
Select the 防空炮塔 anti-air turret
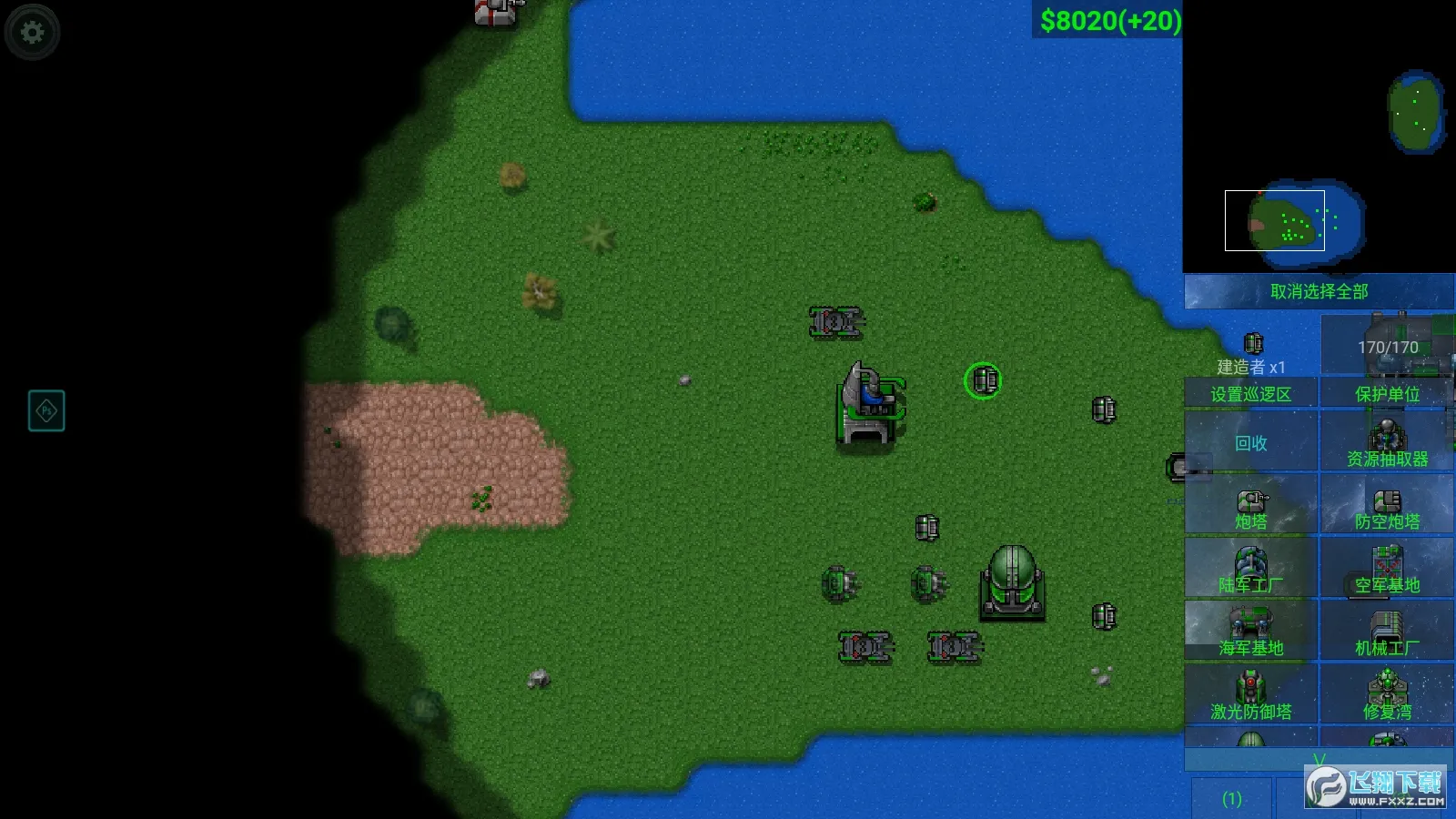click(1387, 508)
